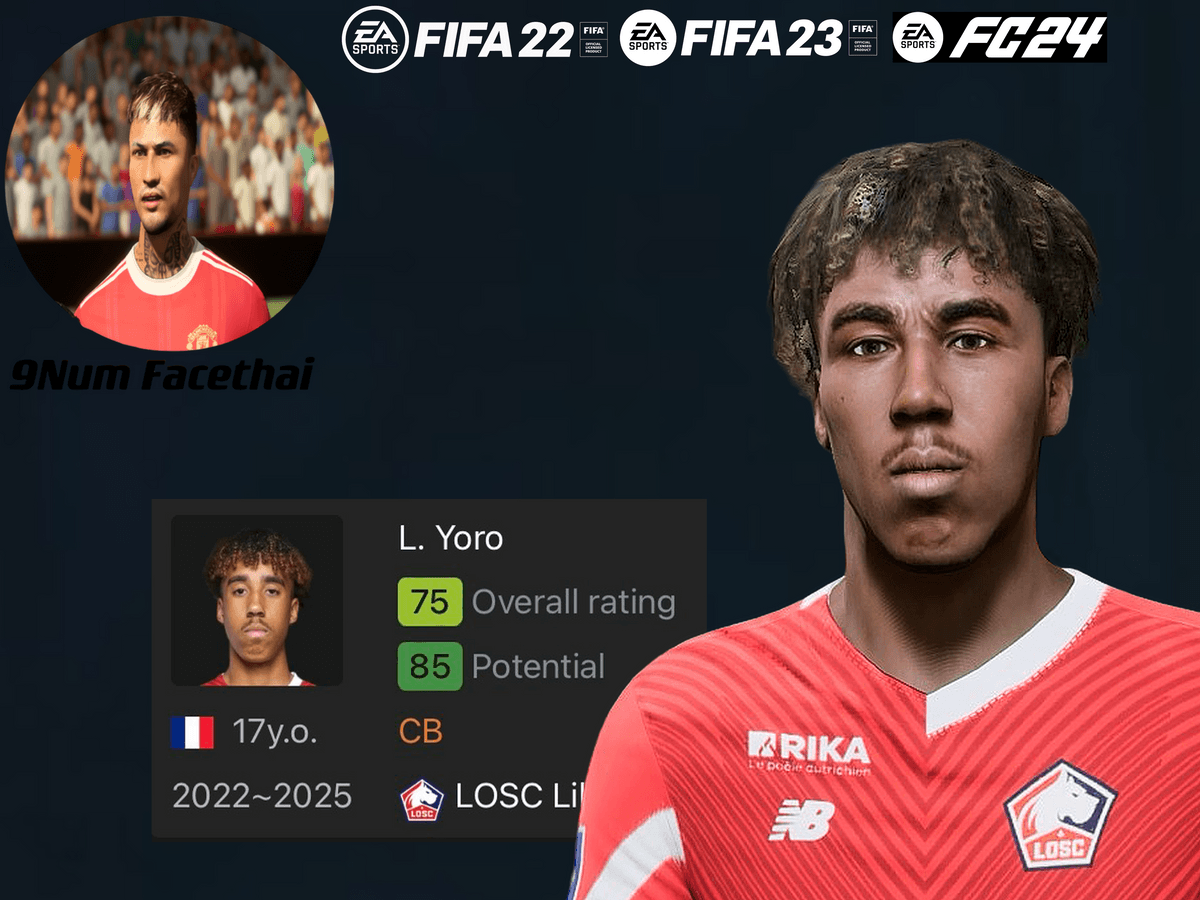Click the player portrait thumbnail in the info card
Image resolution: width=1200 pixels, height=900 pixels.
coord(257,600)
